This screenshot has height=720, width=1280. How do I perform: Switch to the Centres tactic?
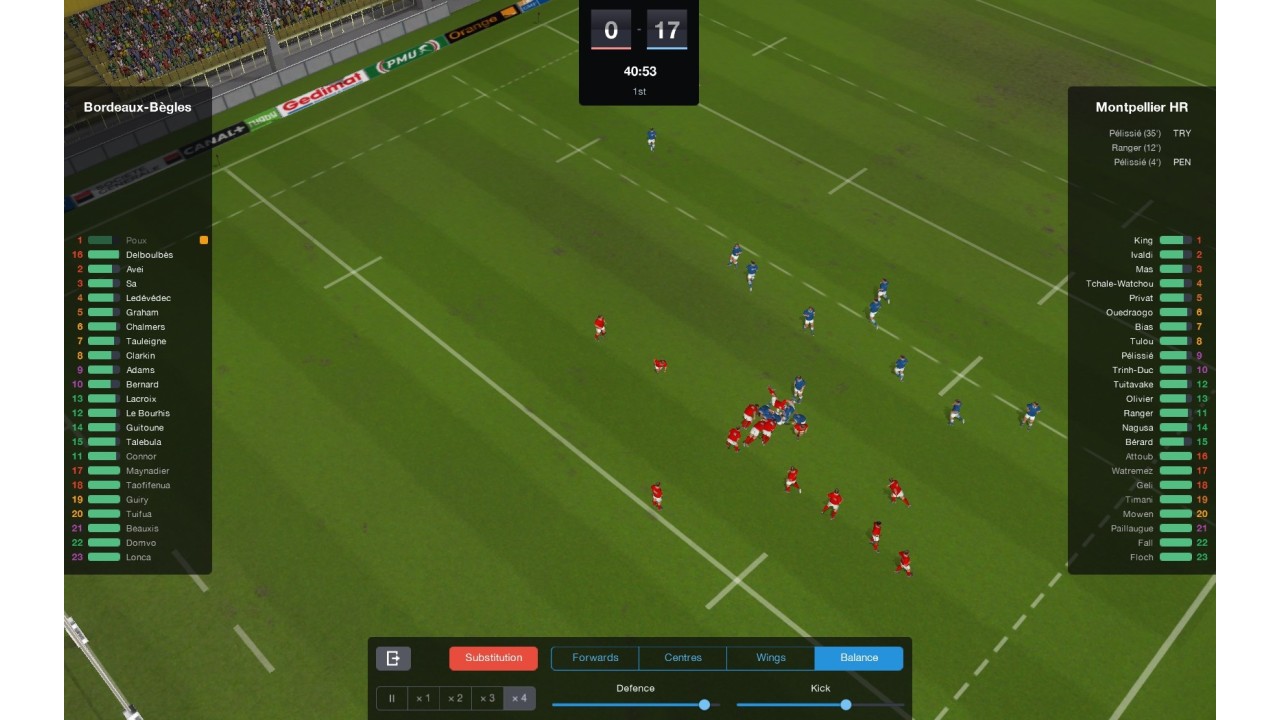coord(683,658)
